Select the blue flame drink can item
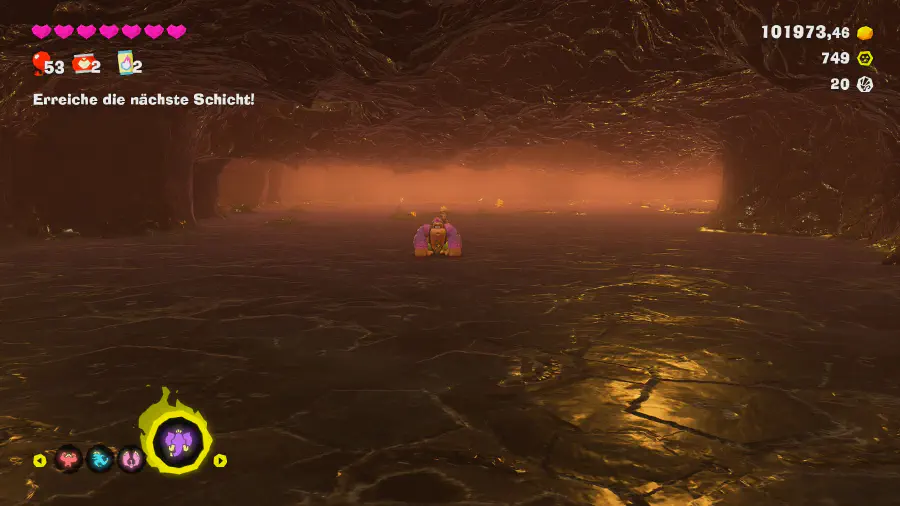Viewport: 900px width, 506px height. click(126, 64)
